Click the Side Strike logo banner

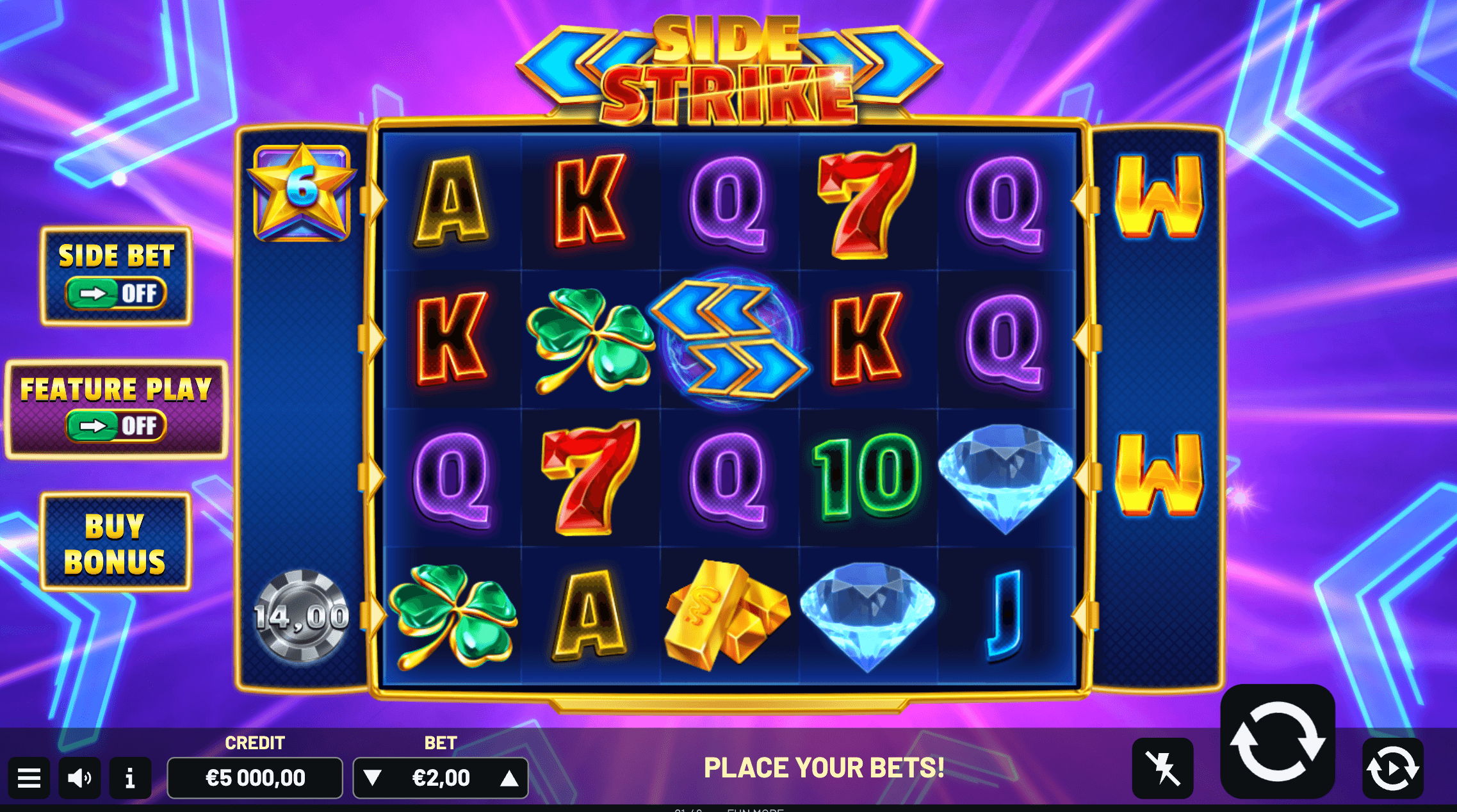(730, 67)
